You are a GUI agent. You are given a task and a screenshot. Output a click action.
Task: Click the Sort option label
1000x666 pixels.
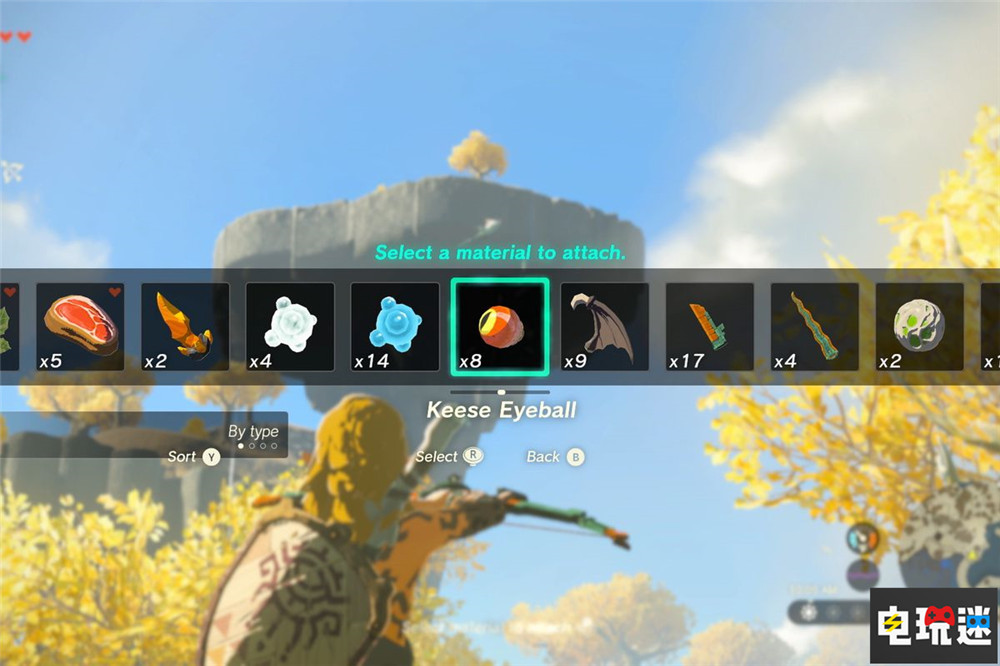[183, 457]
